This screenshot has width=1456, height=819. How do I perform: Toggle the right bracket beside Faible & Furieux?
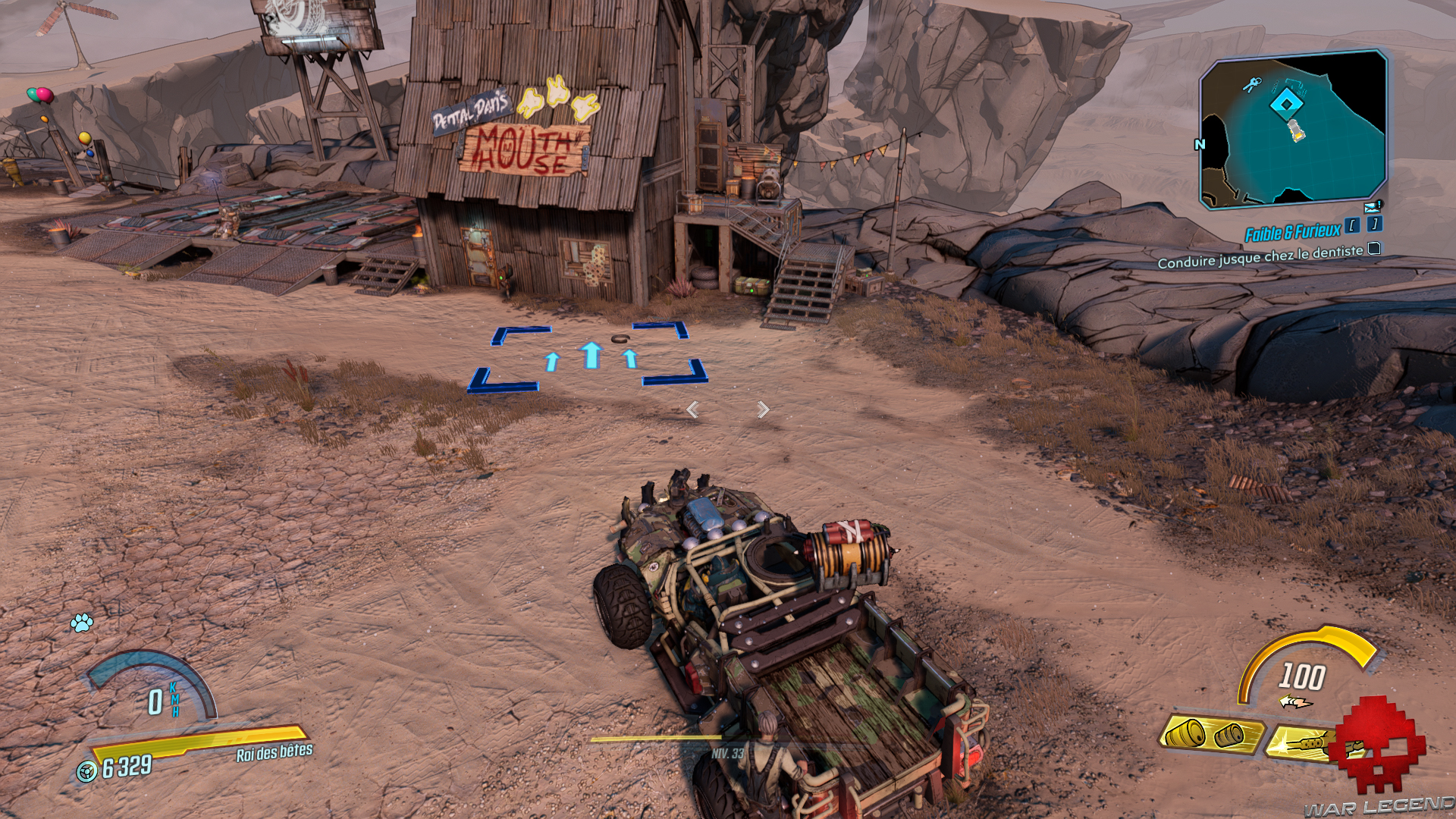1374,225
